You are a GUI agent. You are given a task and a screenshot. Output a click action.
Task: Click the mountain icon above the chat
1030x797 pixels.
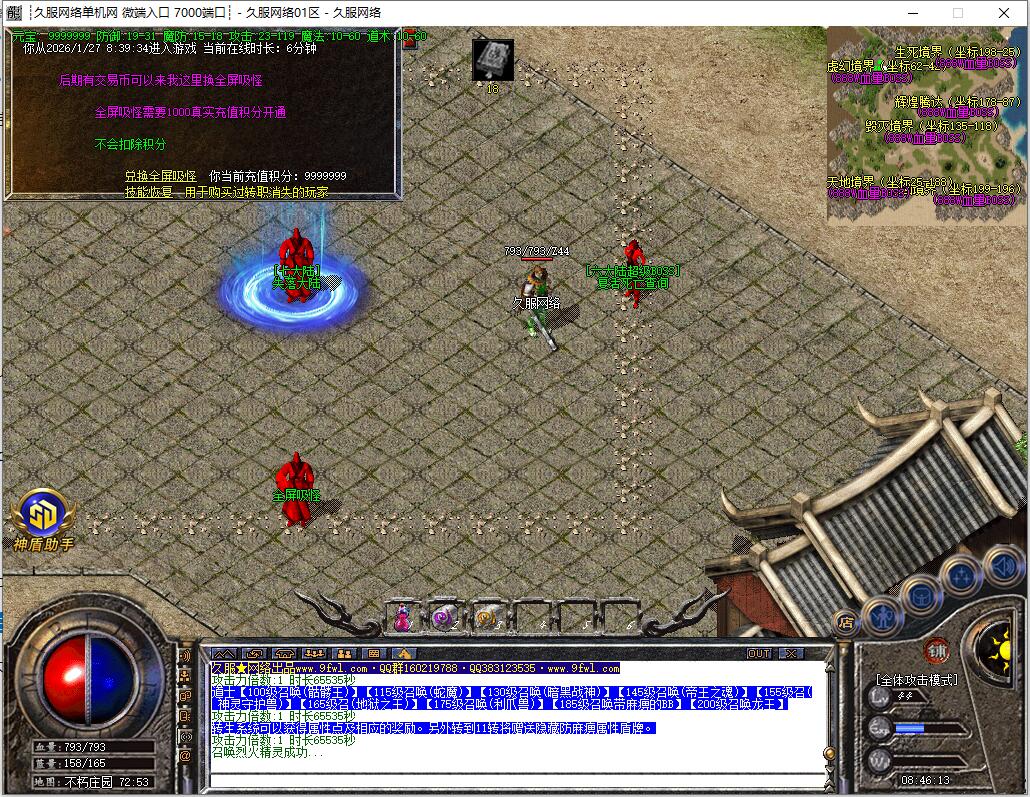[222, 654]
